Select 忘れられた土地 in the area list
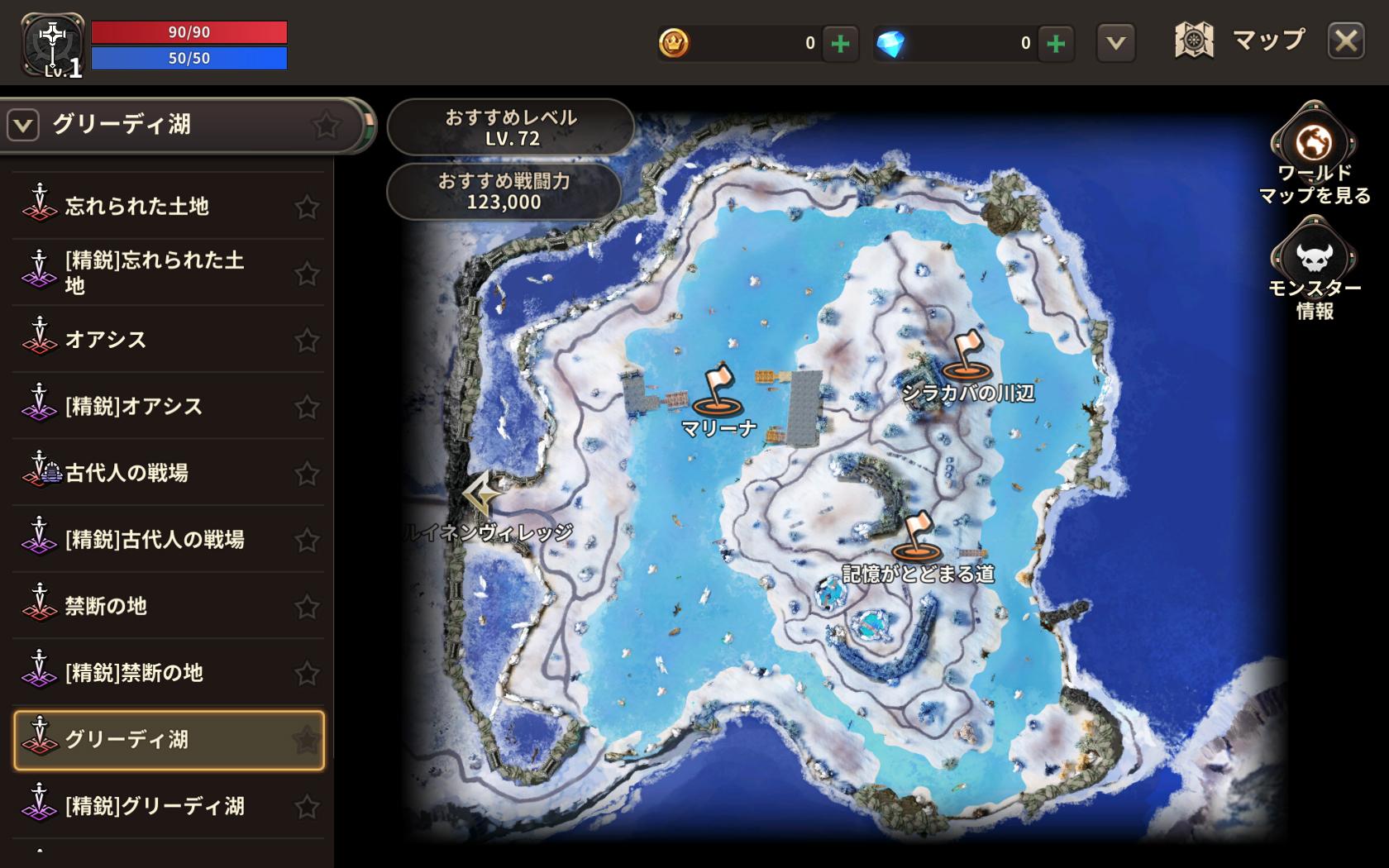The image size is (1389, 868). pyautogui.click(x=137, y=206)
